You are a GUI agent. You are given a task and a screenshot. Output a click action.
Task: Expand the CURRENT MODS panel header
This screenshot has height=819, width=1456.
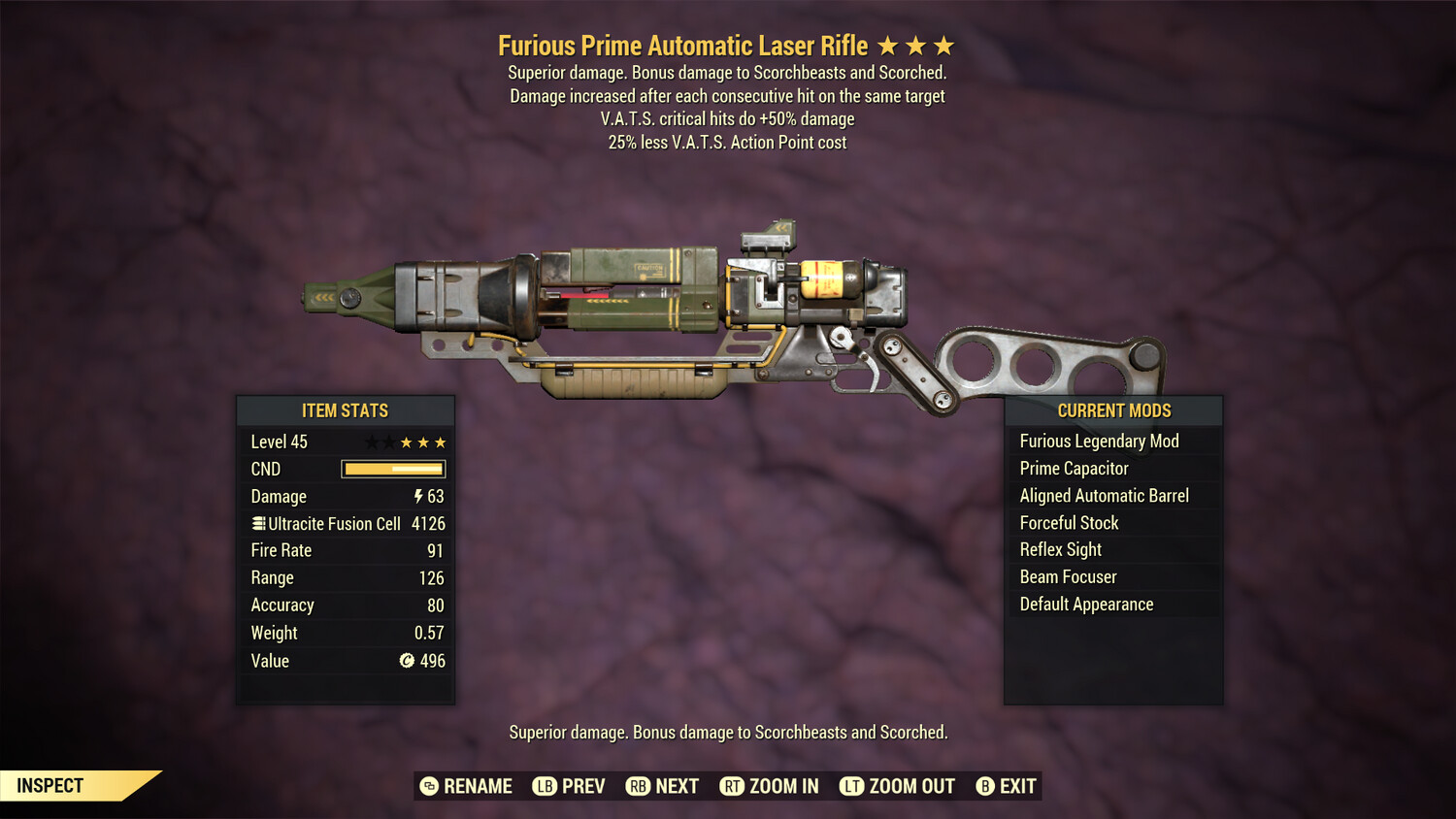(1113, 410)
